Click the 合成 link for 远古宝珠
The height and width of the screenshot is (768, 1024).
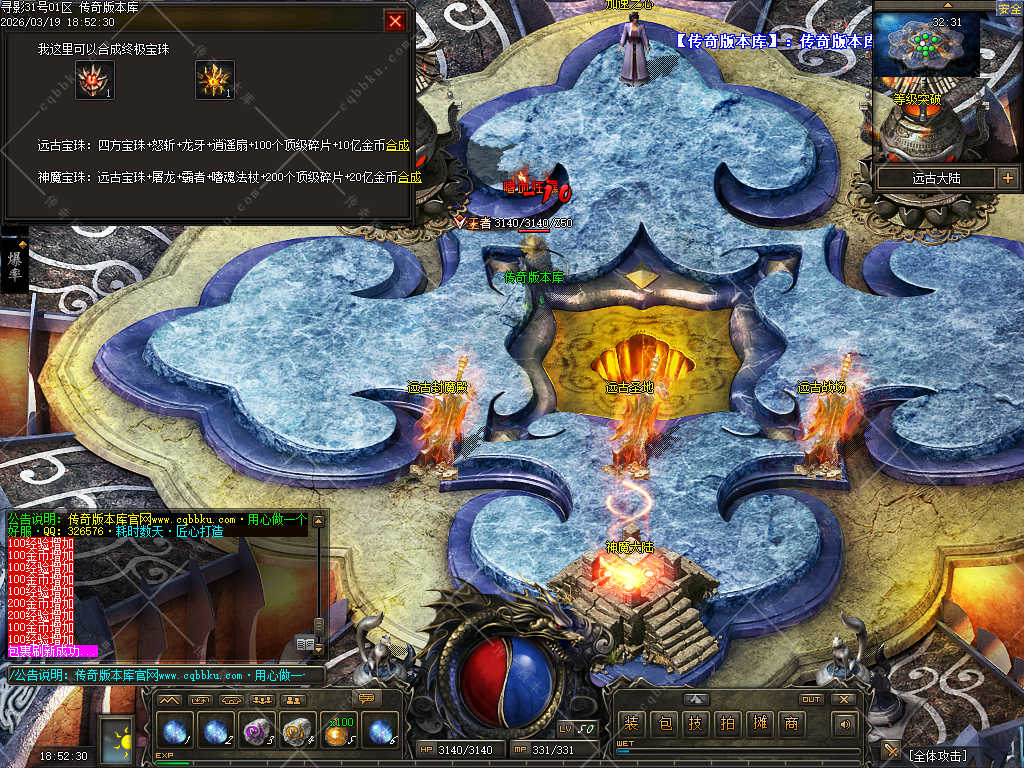(398, 145)
